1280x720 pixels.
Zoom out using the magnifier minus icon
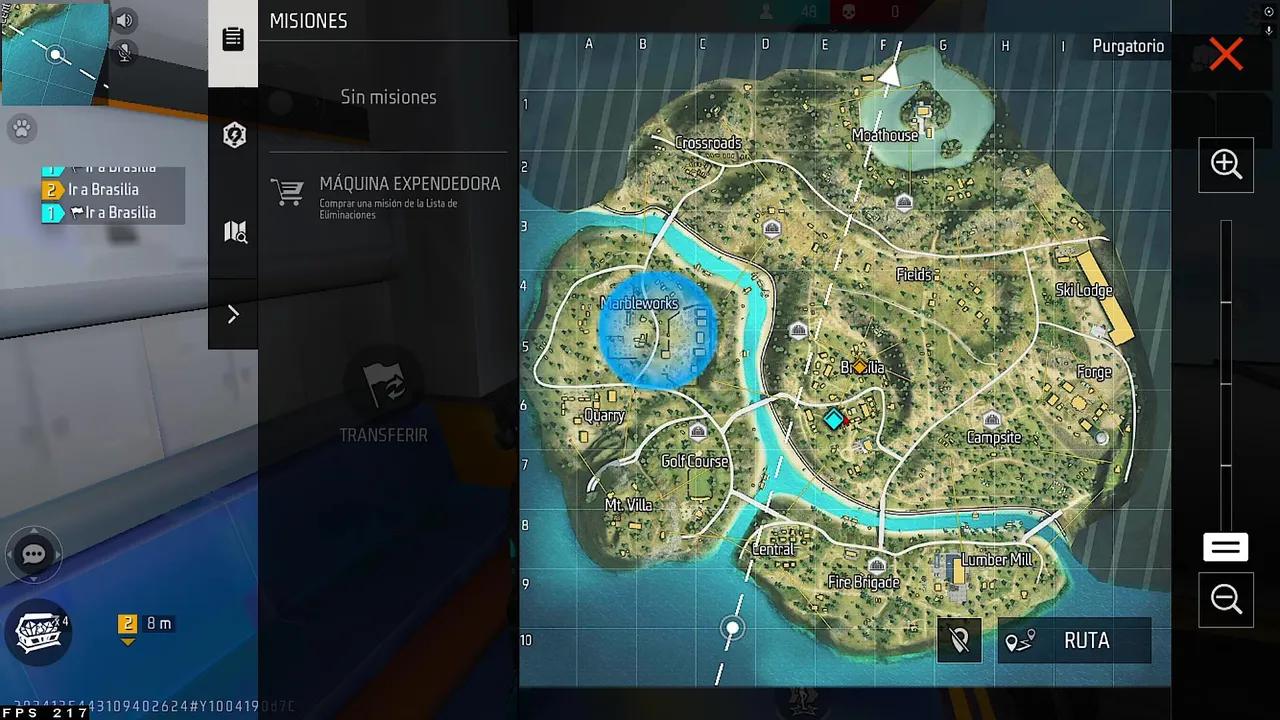point(1225,599)
